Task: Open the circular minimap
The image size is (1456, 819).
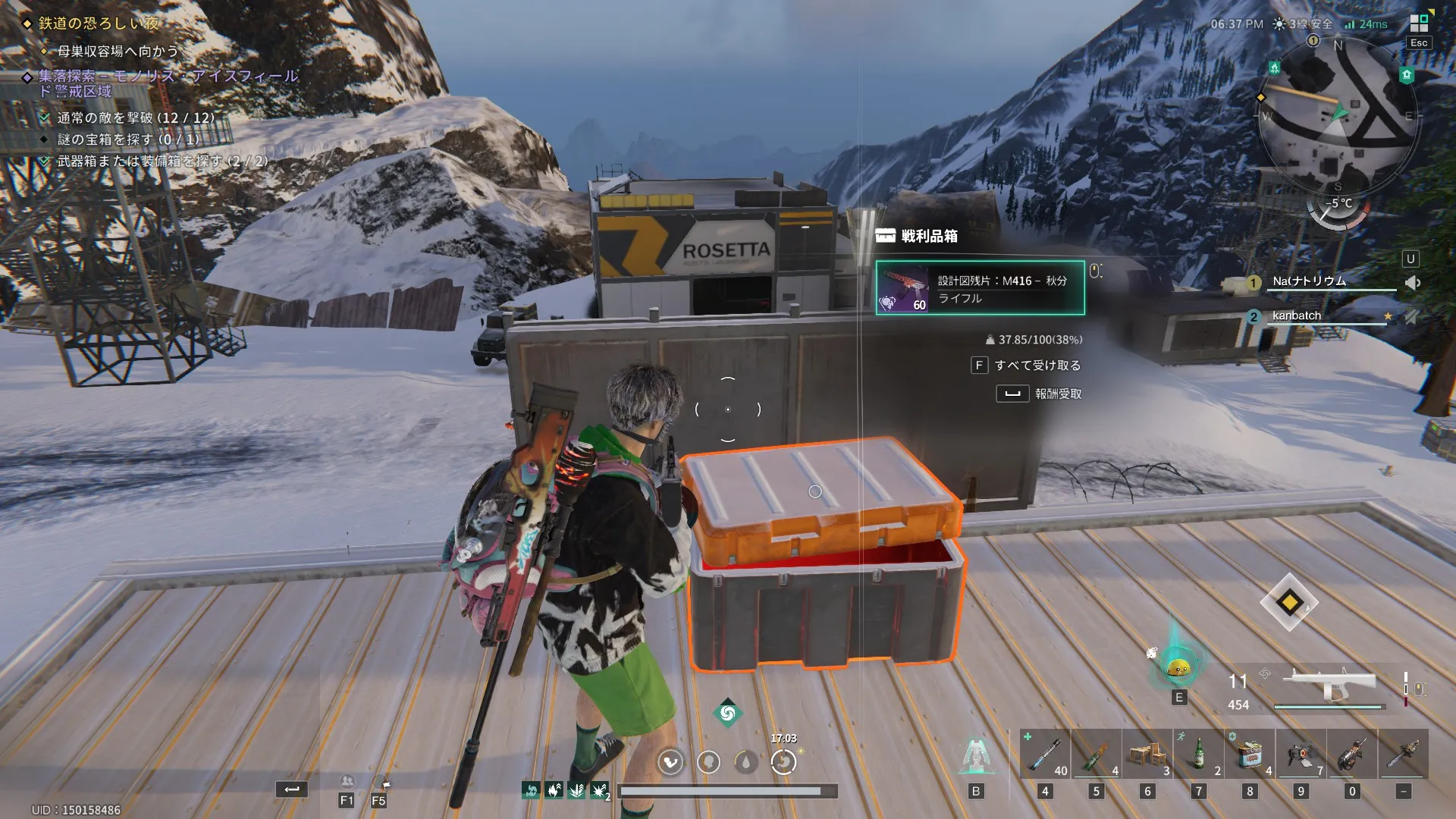Action: (x=1338, y=114)
